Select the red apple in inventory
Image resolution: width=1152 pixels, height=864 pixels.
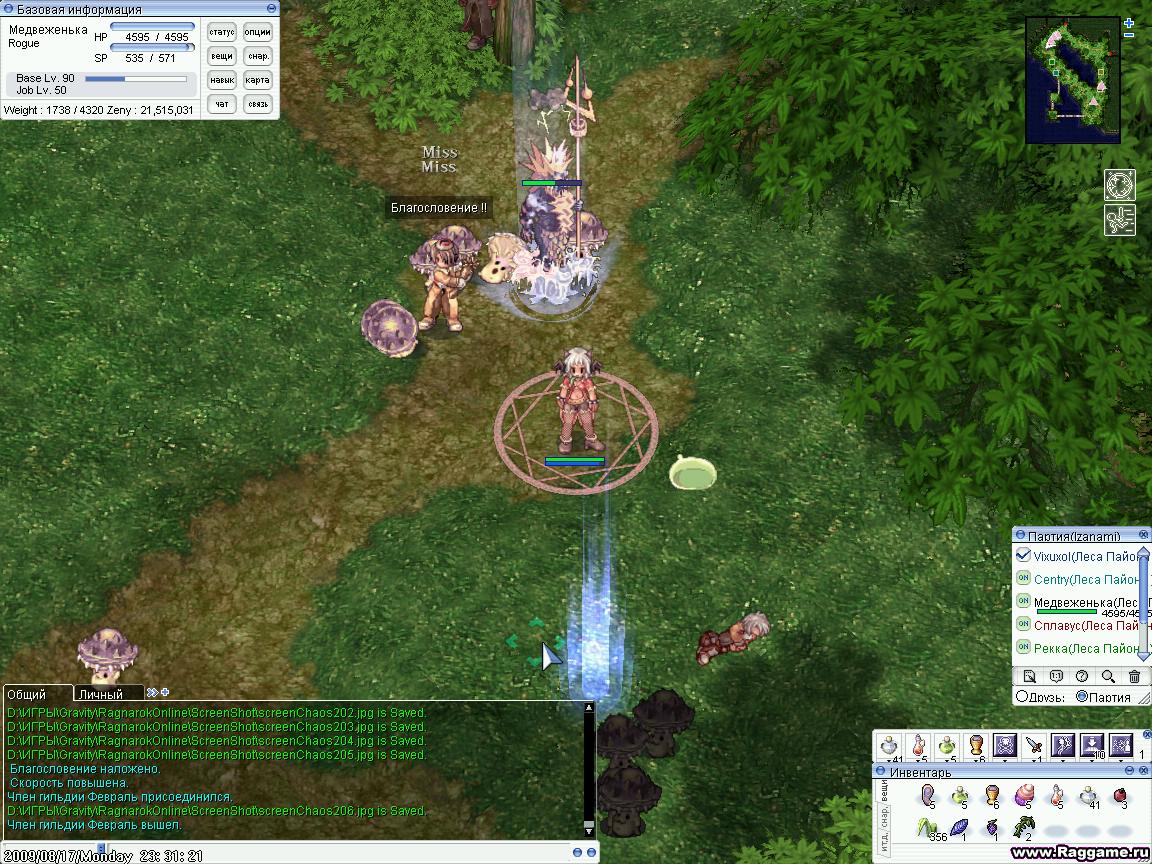[x=1119, y=796]
